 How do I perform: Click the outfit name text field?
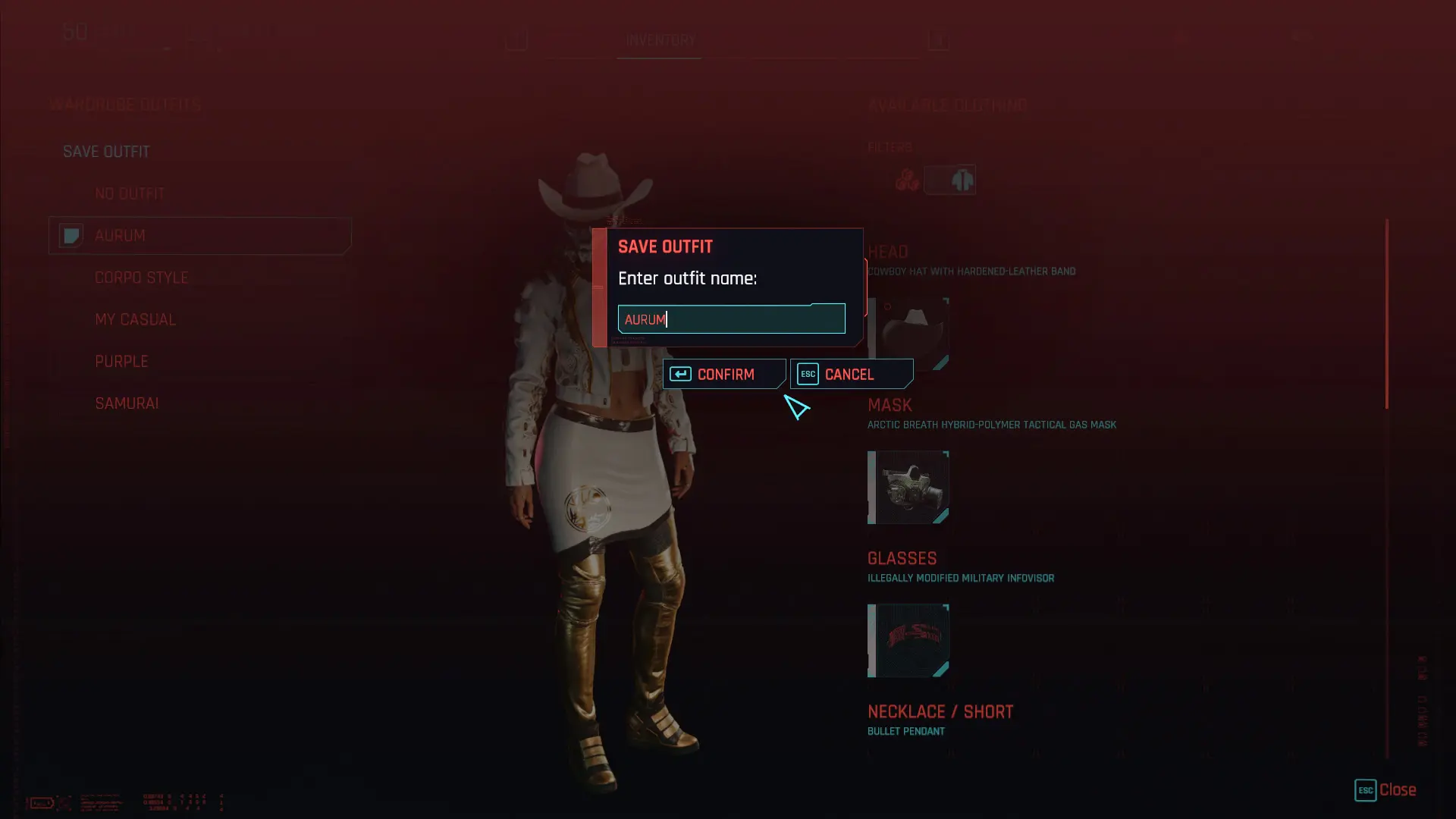(x=730, y=318)
